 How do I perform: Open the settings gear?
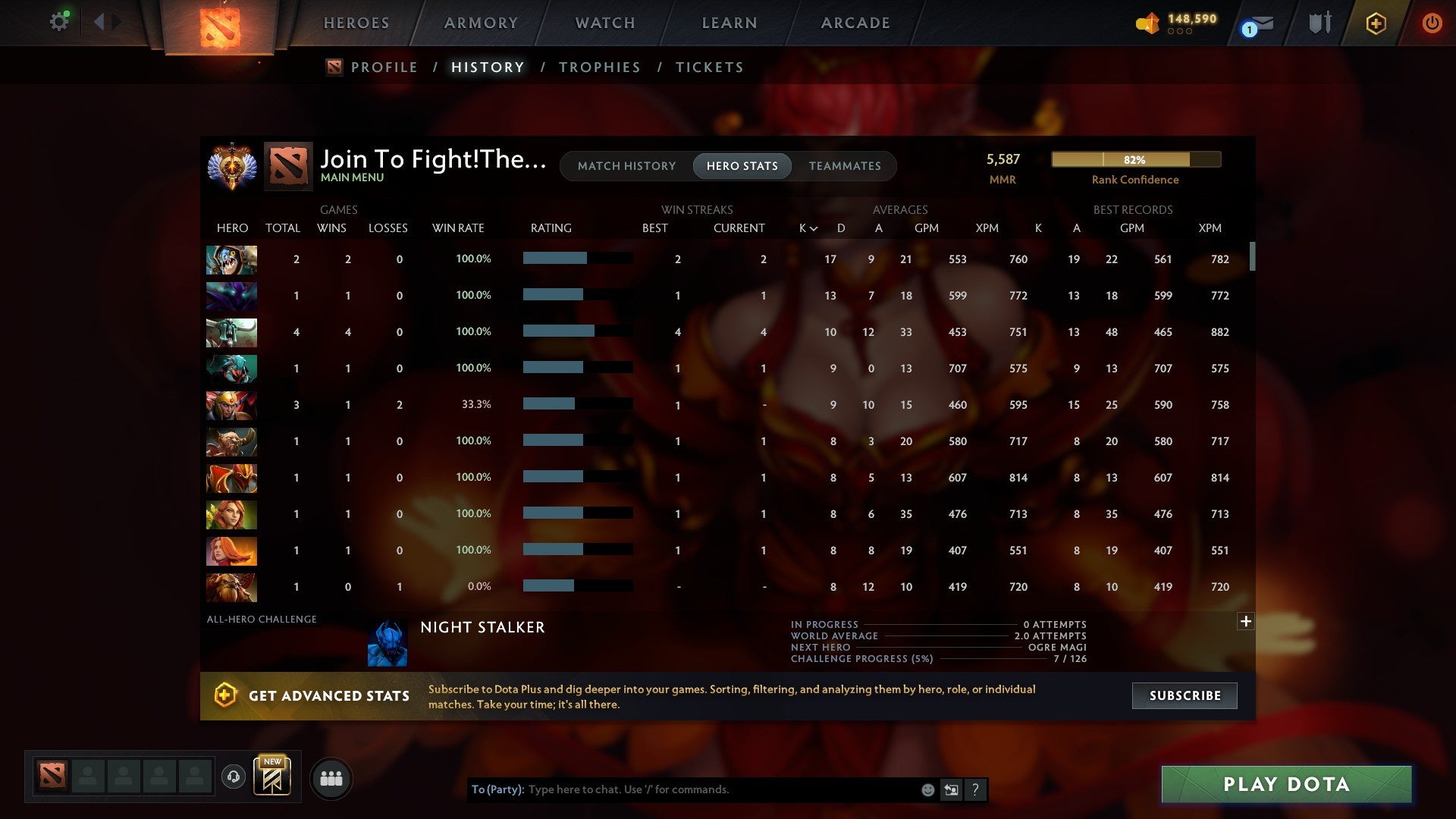59,21
